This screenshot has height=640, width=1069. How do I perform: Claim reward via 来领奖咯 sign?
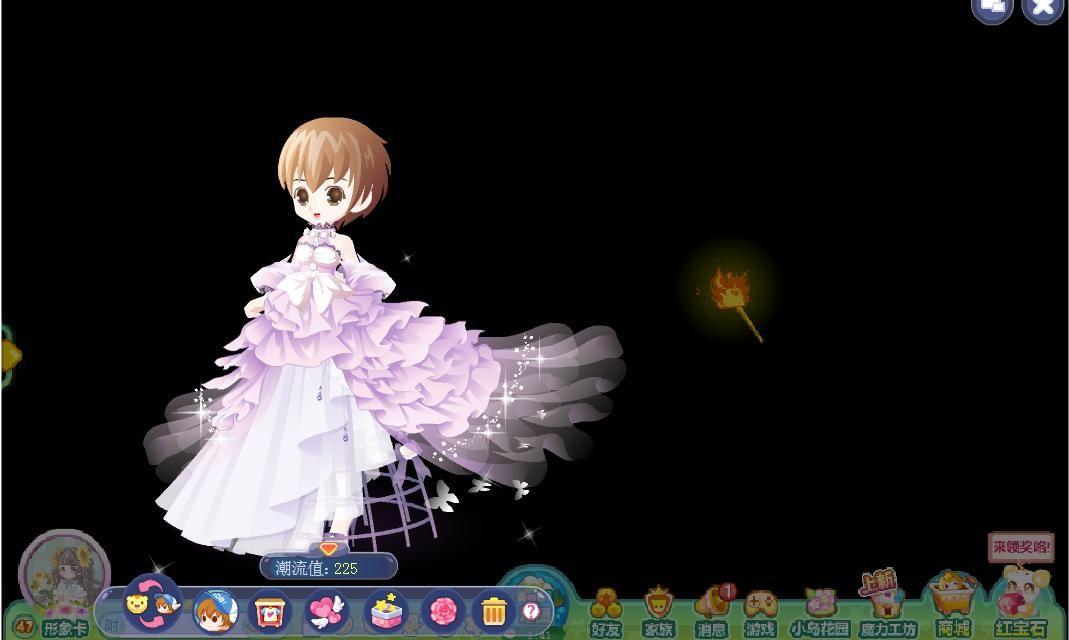coord(1021,547)
